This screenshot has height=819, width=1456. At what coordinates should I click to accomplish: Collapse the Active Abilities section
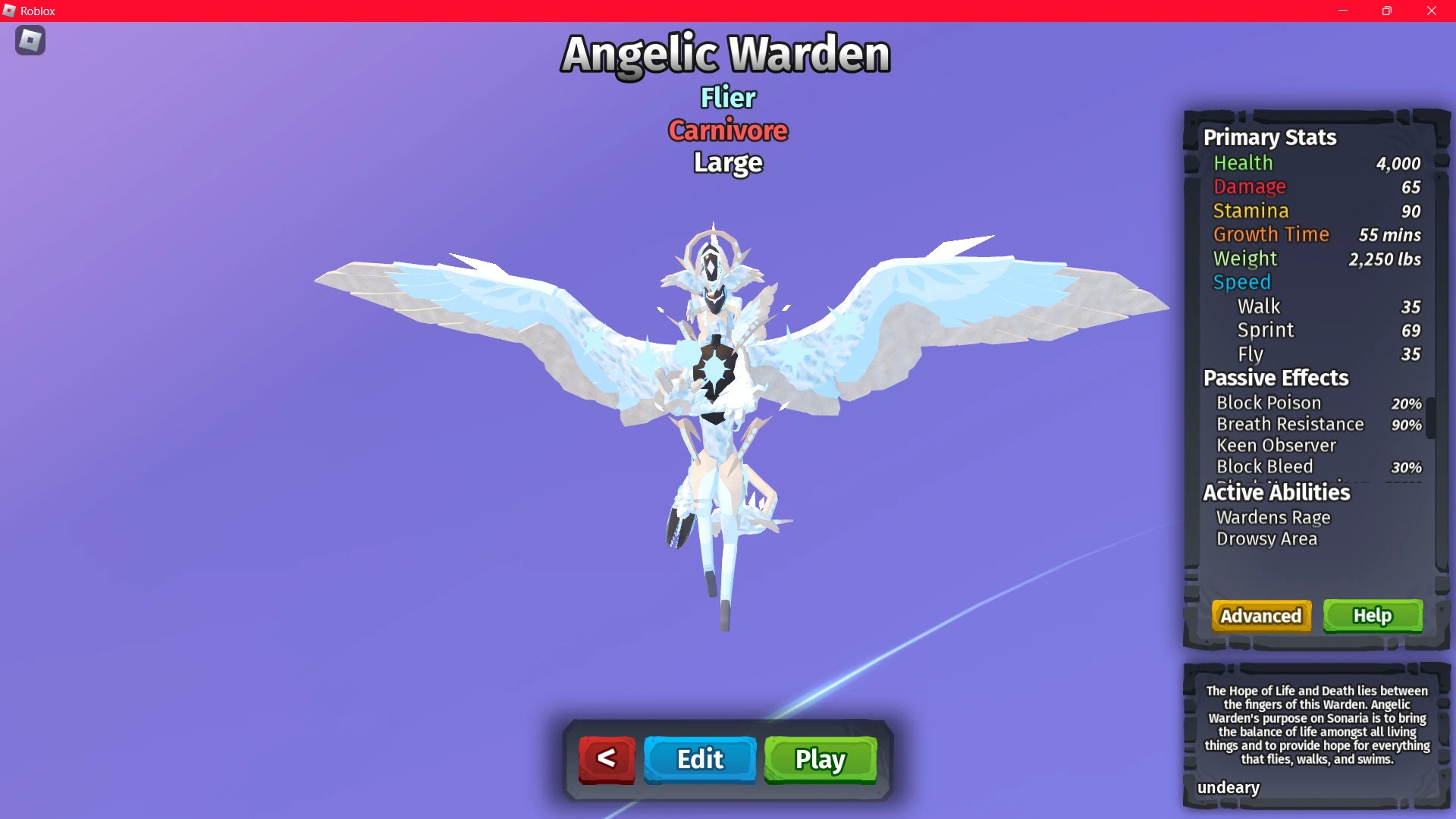pos(1276,492)
